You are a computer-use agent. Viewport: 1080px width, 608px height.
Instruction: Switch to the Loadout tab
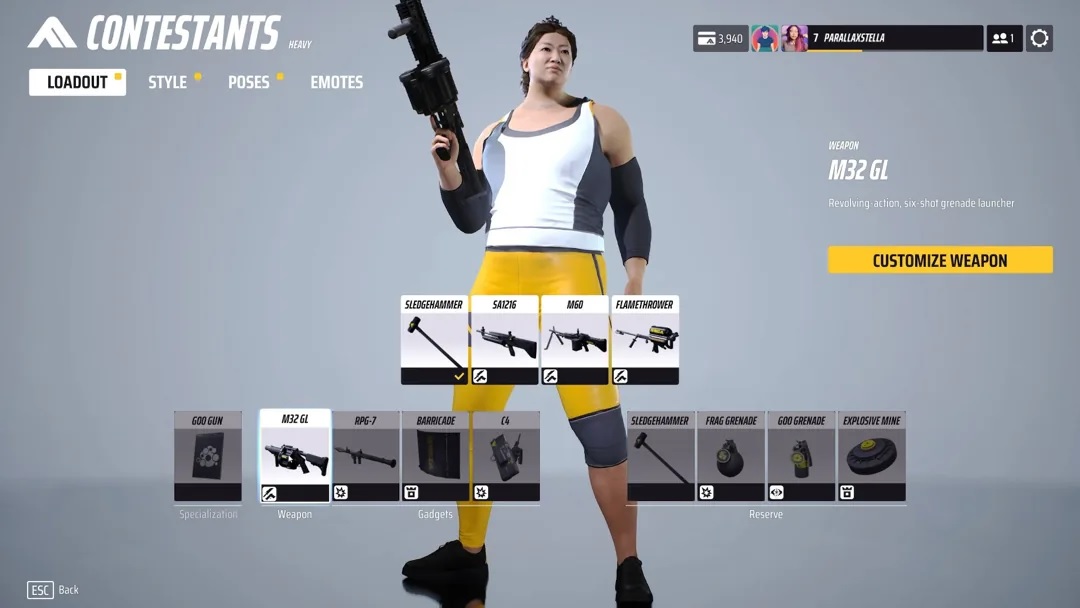[x=77, y=82]
